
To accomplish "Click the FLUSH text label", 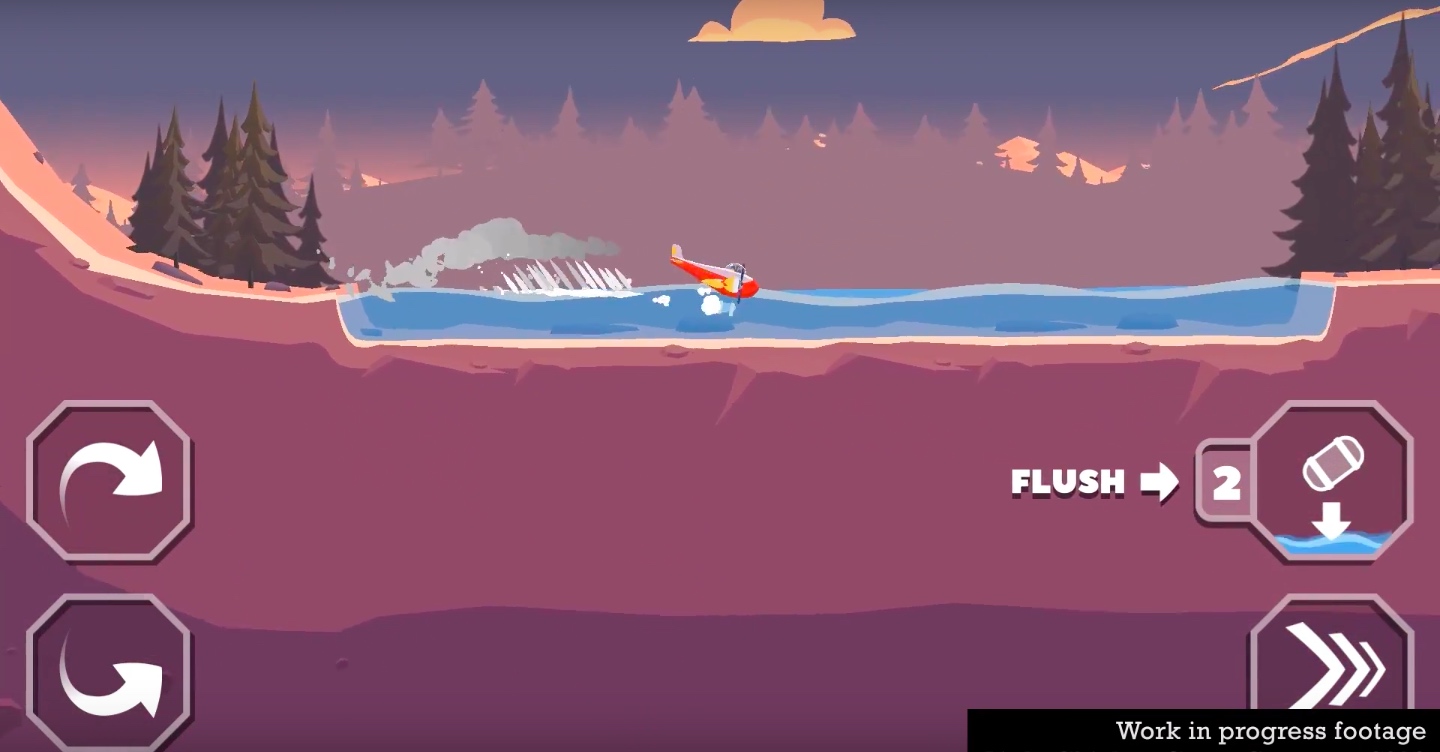I will [1068, 483].
